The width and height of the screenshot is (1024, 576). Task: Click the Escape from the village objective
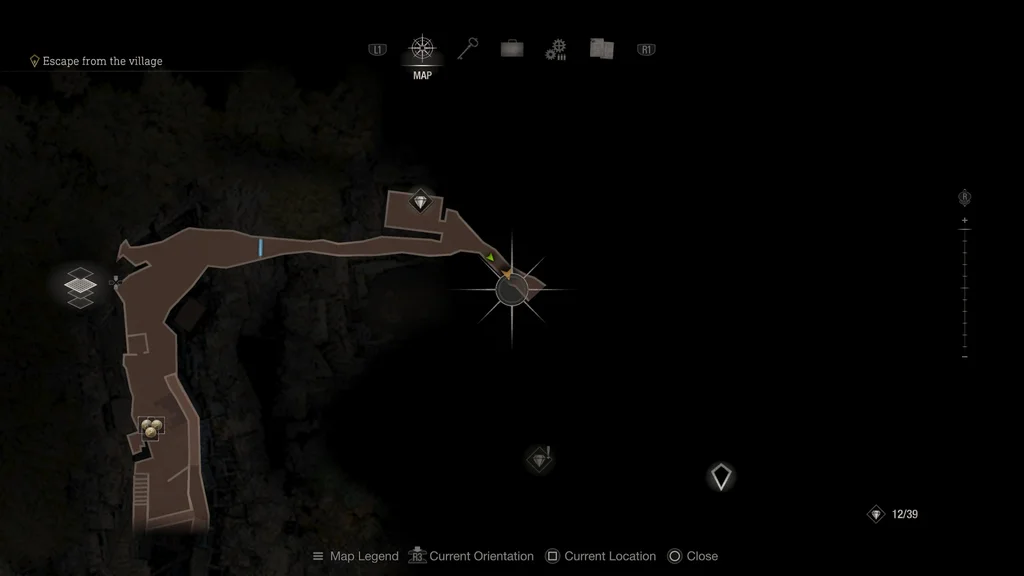[x=102, y=61]
